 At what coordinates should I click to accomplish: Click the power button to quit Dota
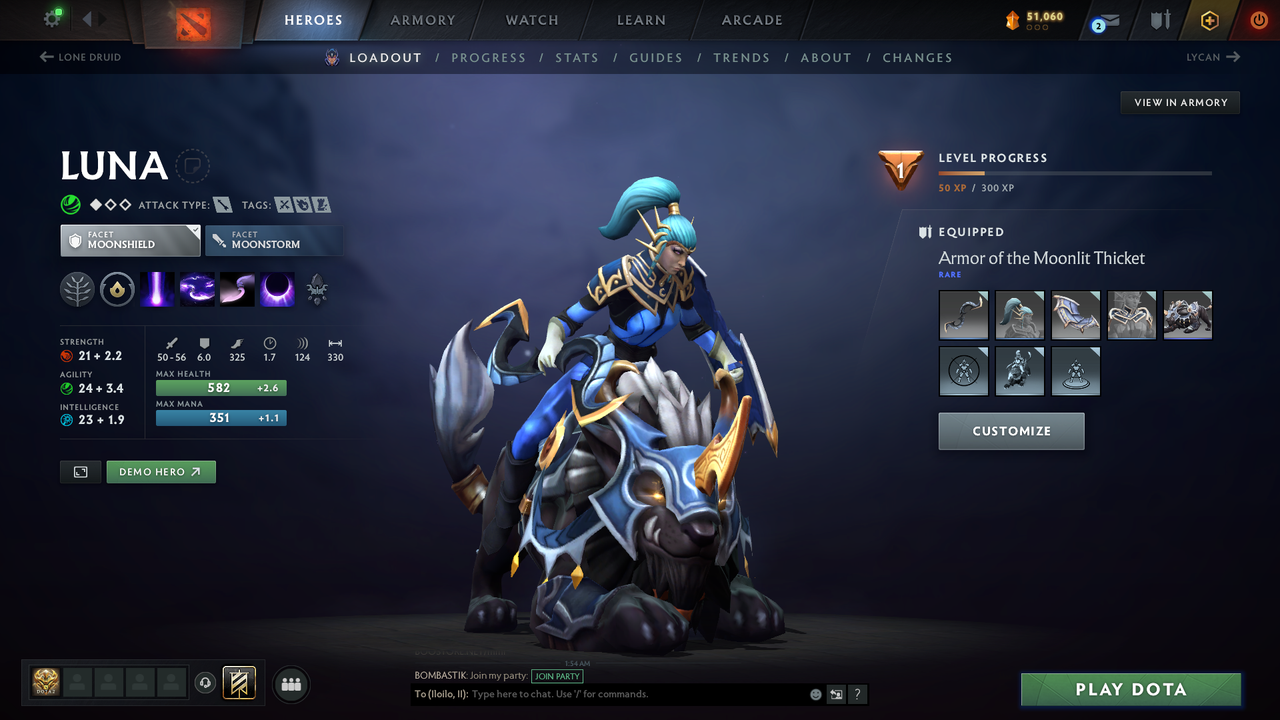[x=1258, y=19]
